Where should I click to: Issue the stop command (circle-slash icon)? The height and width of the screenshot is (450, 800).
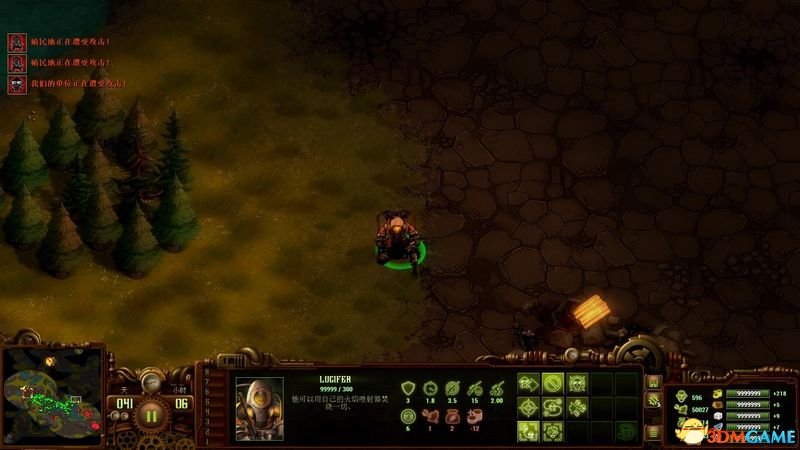point(553,383)
